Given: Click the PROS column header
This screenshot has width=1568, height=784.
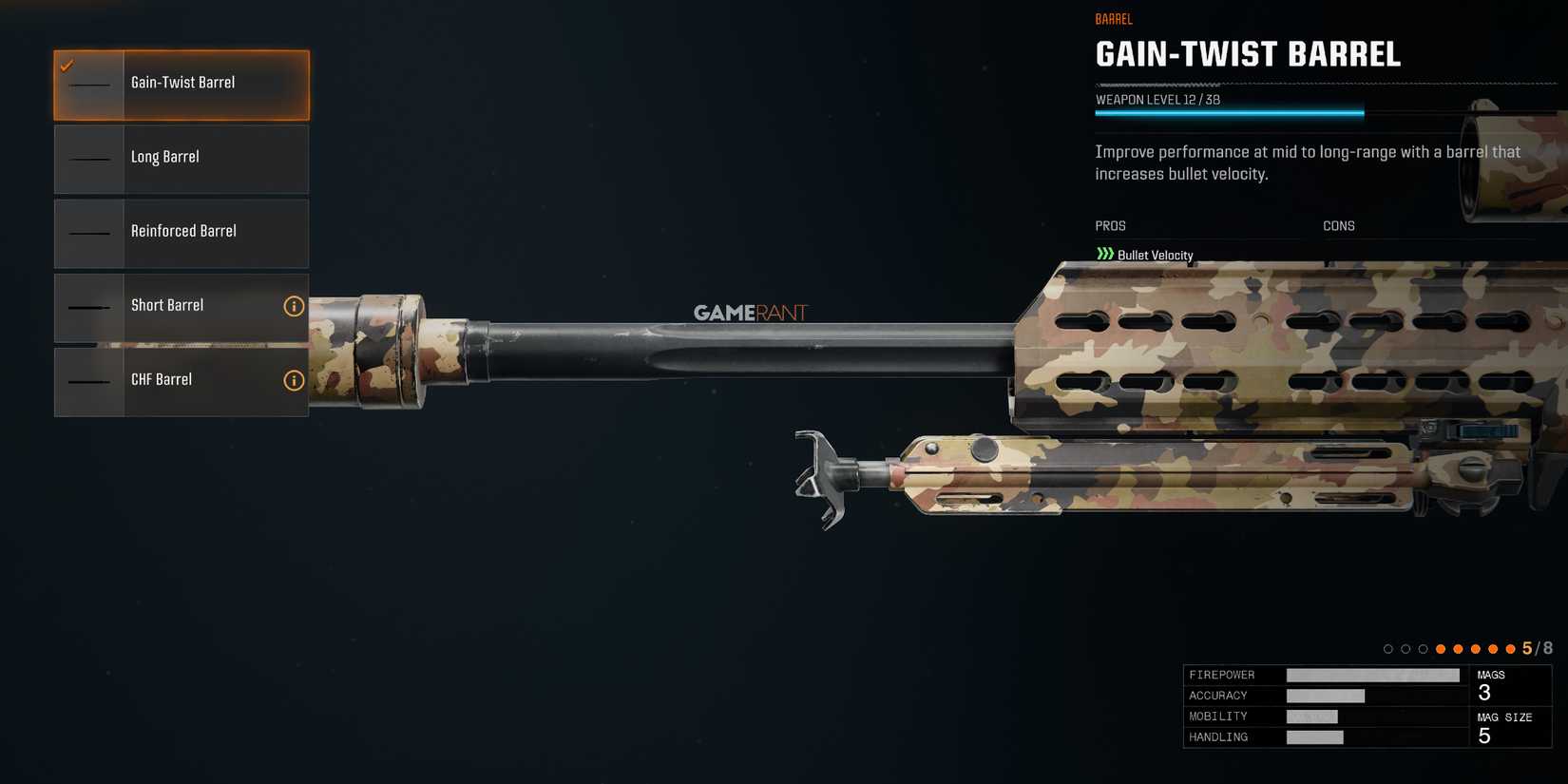Looking at the screenshot, I should tap(1110, 225).
